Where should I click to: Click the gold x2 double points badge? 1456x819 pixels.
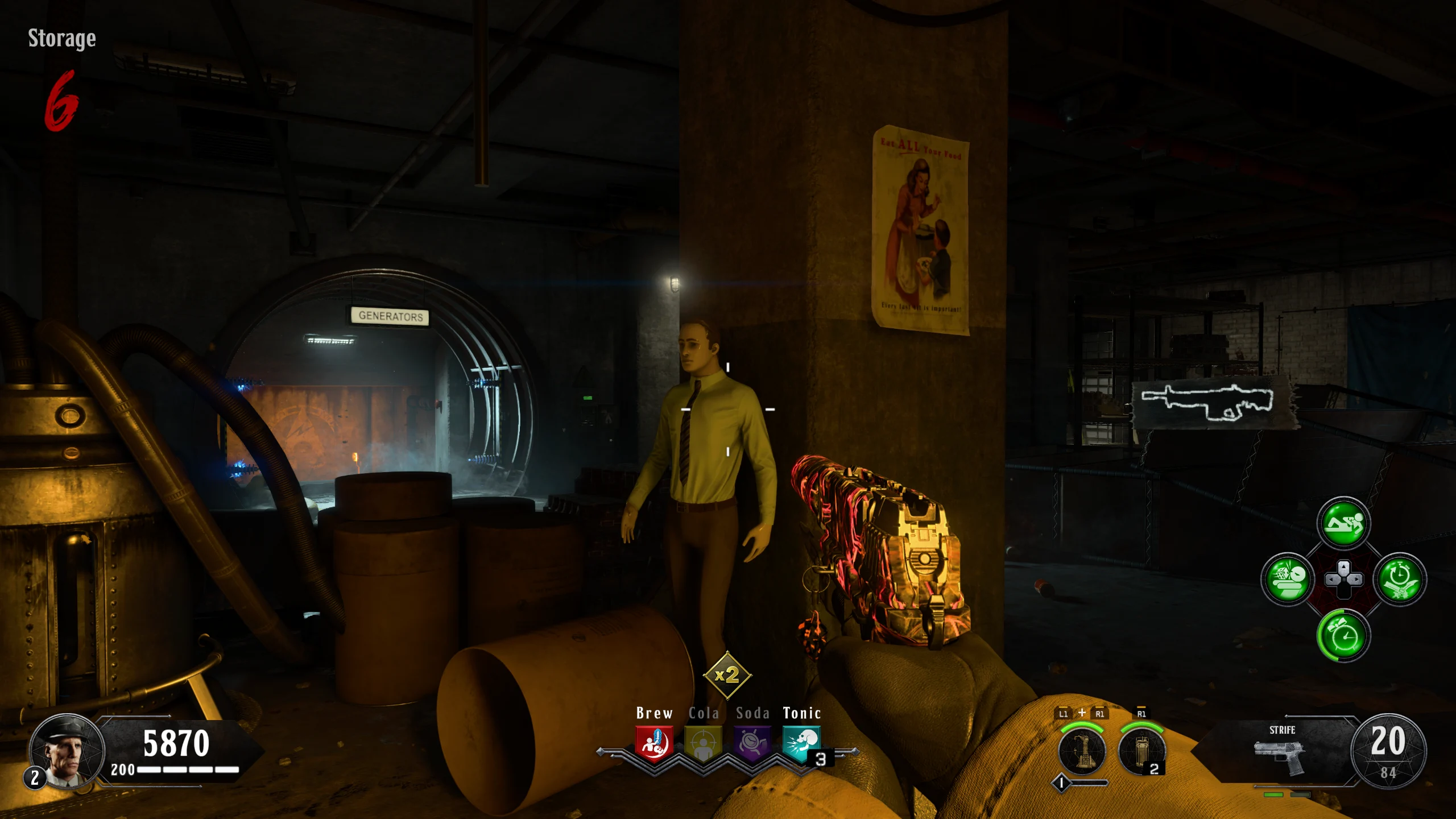coord(727,675)
